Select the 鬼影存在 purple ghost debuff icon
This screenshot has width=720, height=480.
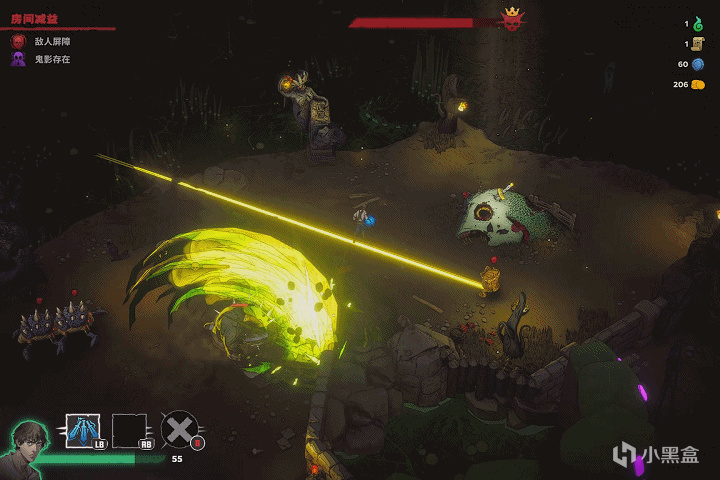[18, 60]
